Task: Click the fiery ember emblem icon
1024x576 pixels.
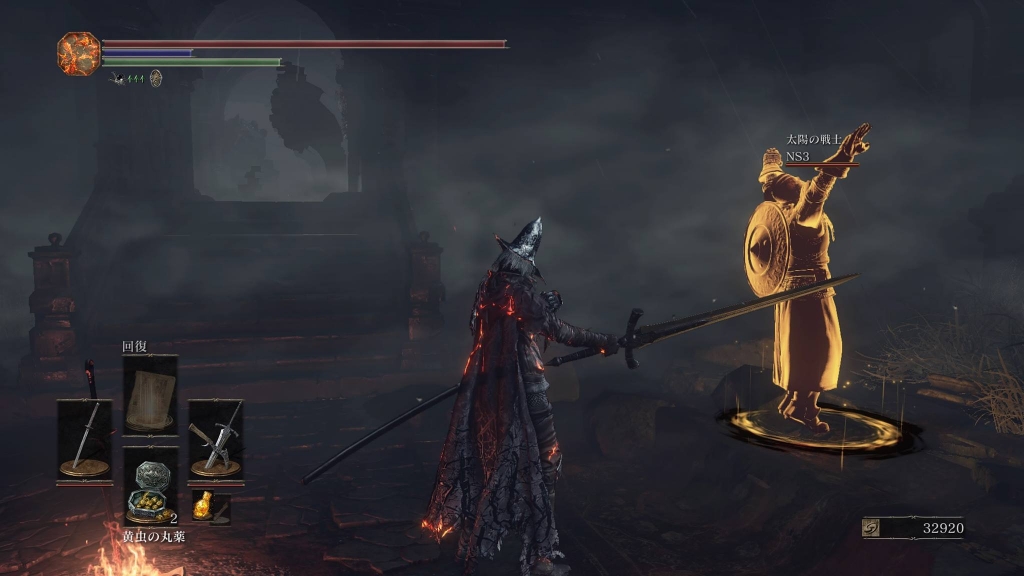Action: pos(78,53)
